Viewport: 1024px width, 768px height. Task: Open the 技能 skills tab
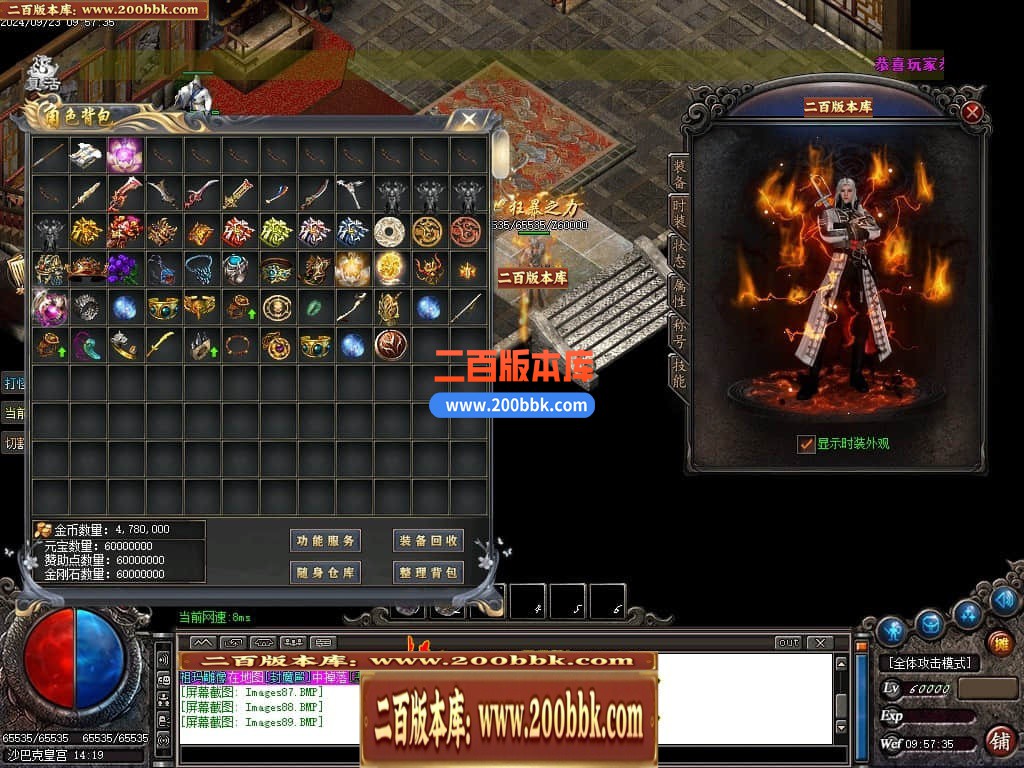coord(679,372)
